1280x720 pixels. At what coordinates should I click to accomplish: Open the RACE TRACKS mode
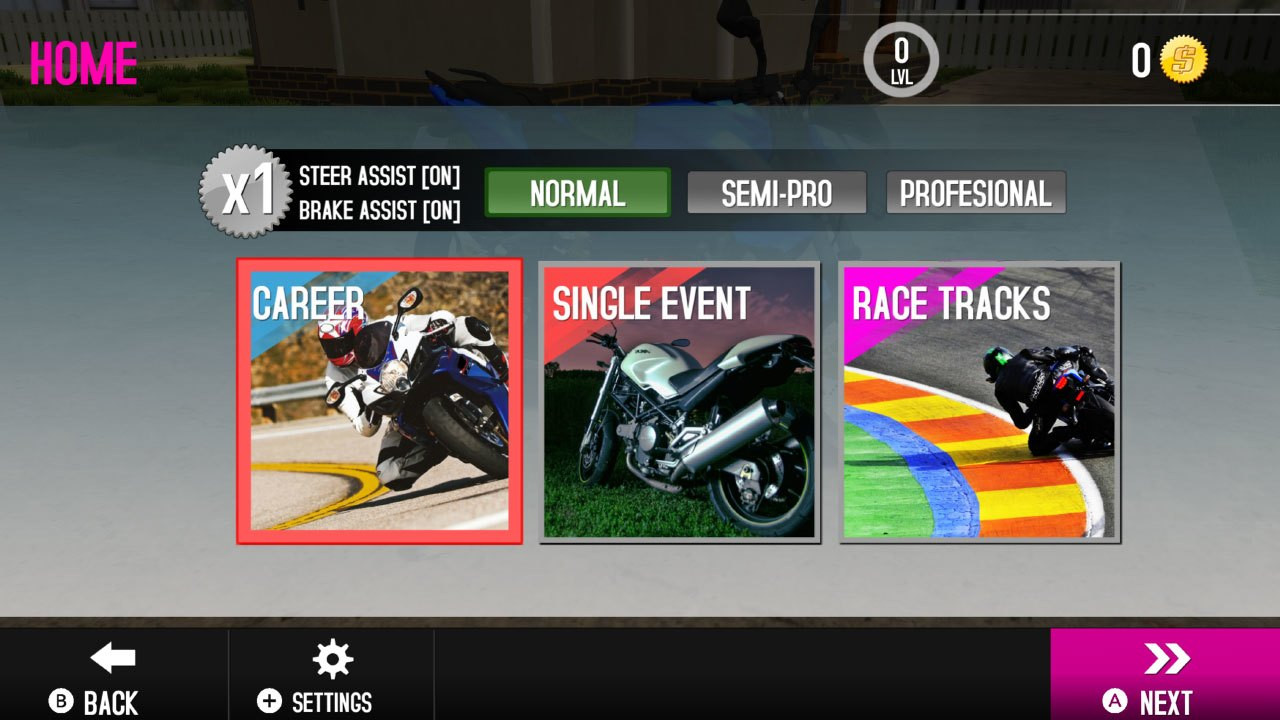[978, 400]
